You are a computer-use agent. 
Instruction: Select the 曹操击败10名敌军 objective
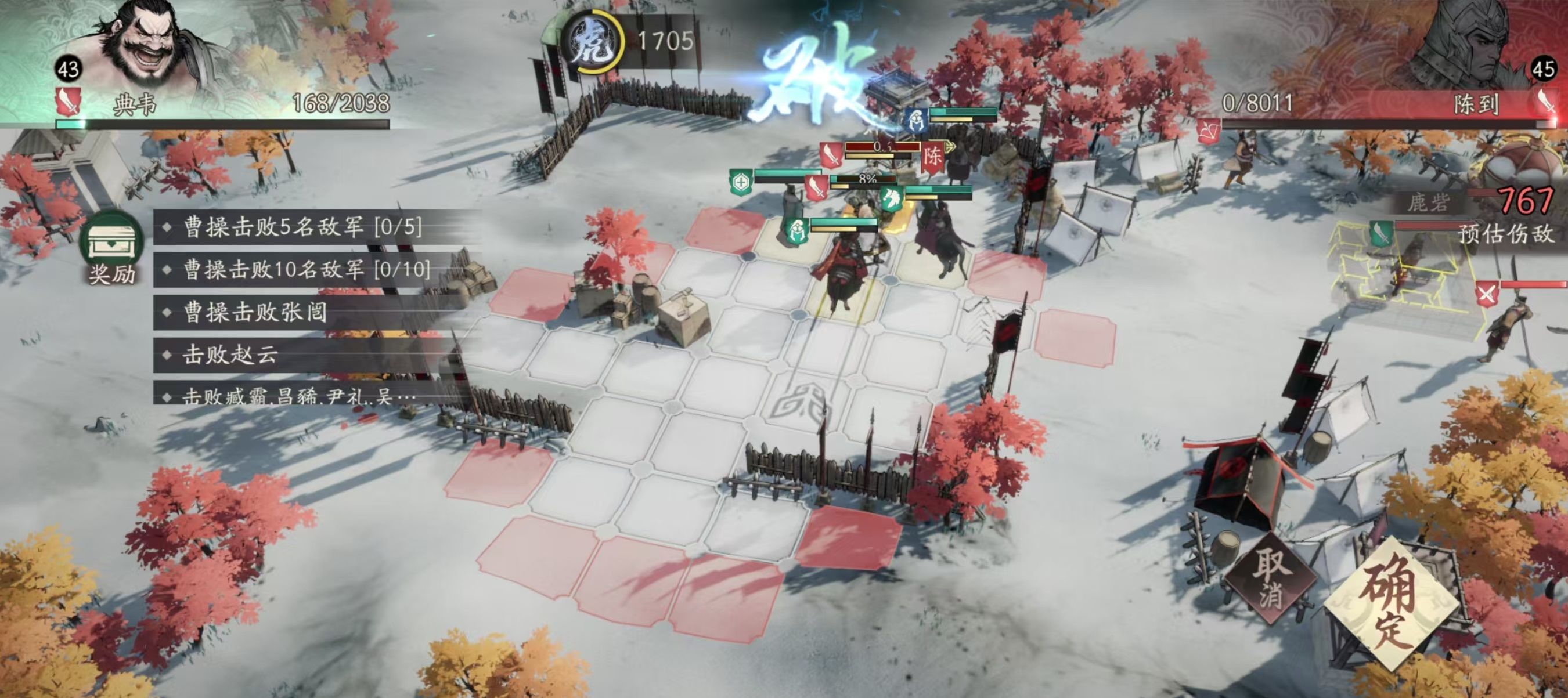pos(306,269)
